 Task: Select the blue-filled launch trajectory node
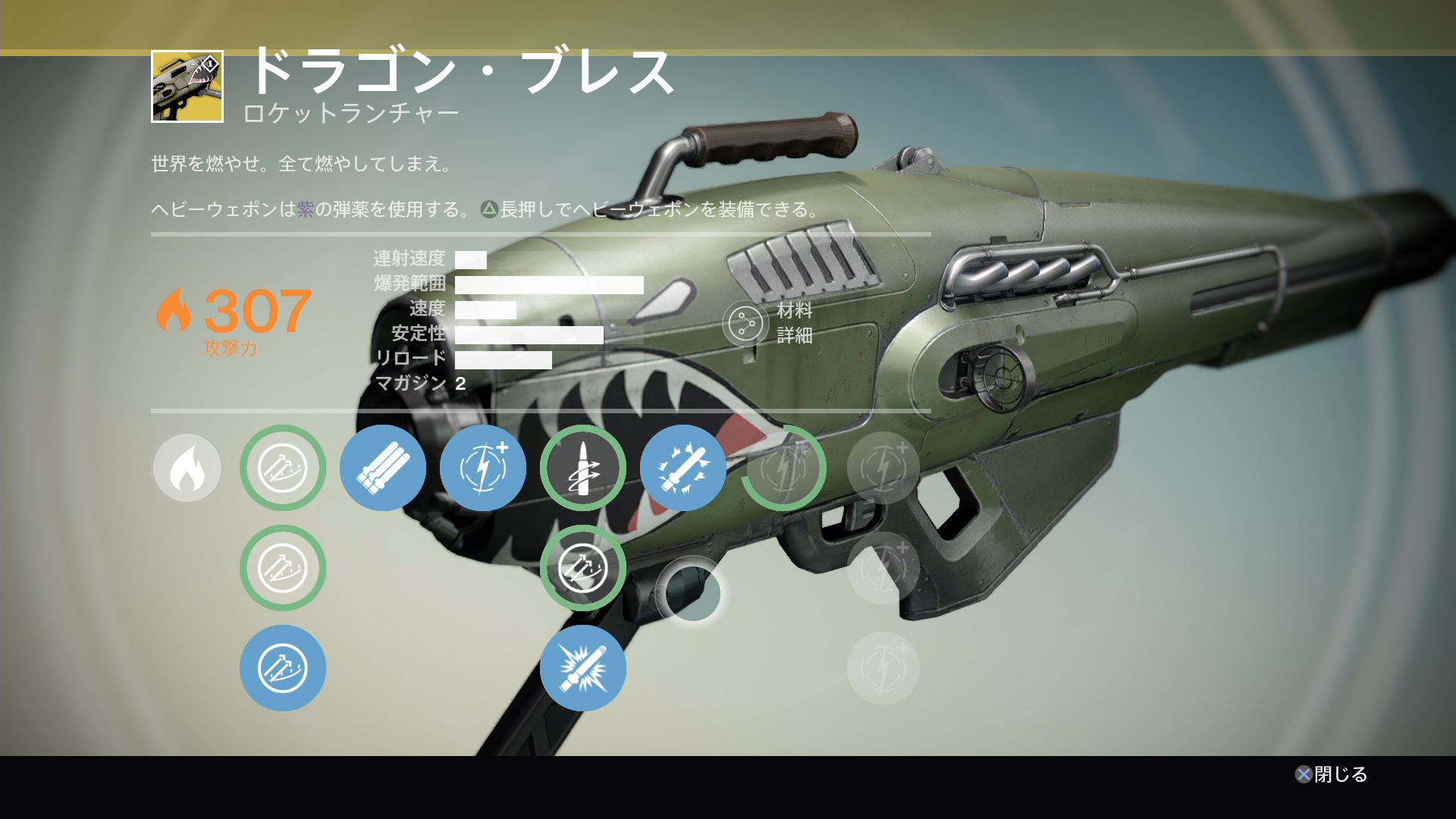coord(283,668)
